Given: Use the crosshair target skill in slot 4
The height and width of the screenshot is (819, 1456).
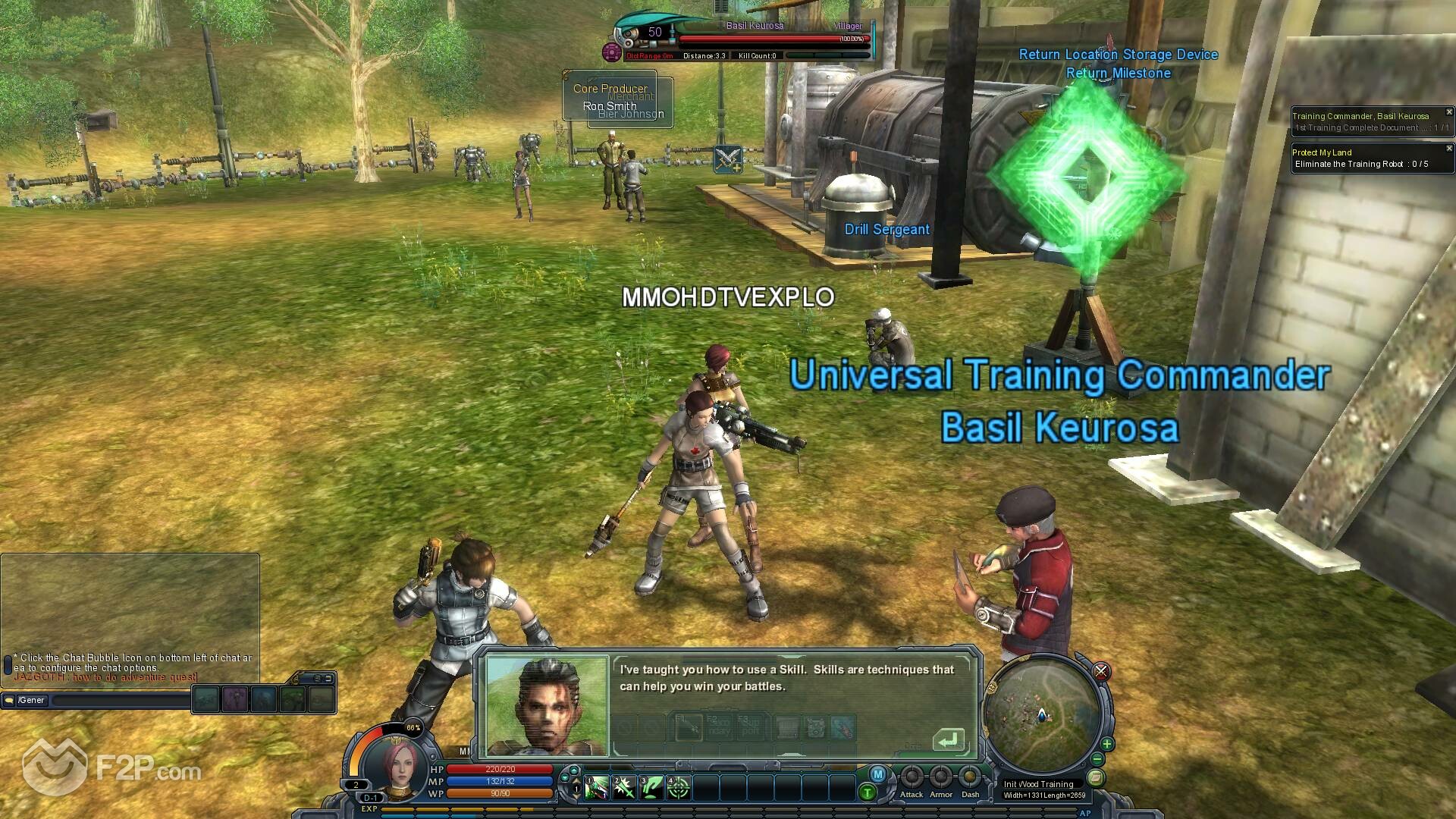Looking at the screenshot, I should point(679,789).
